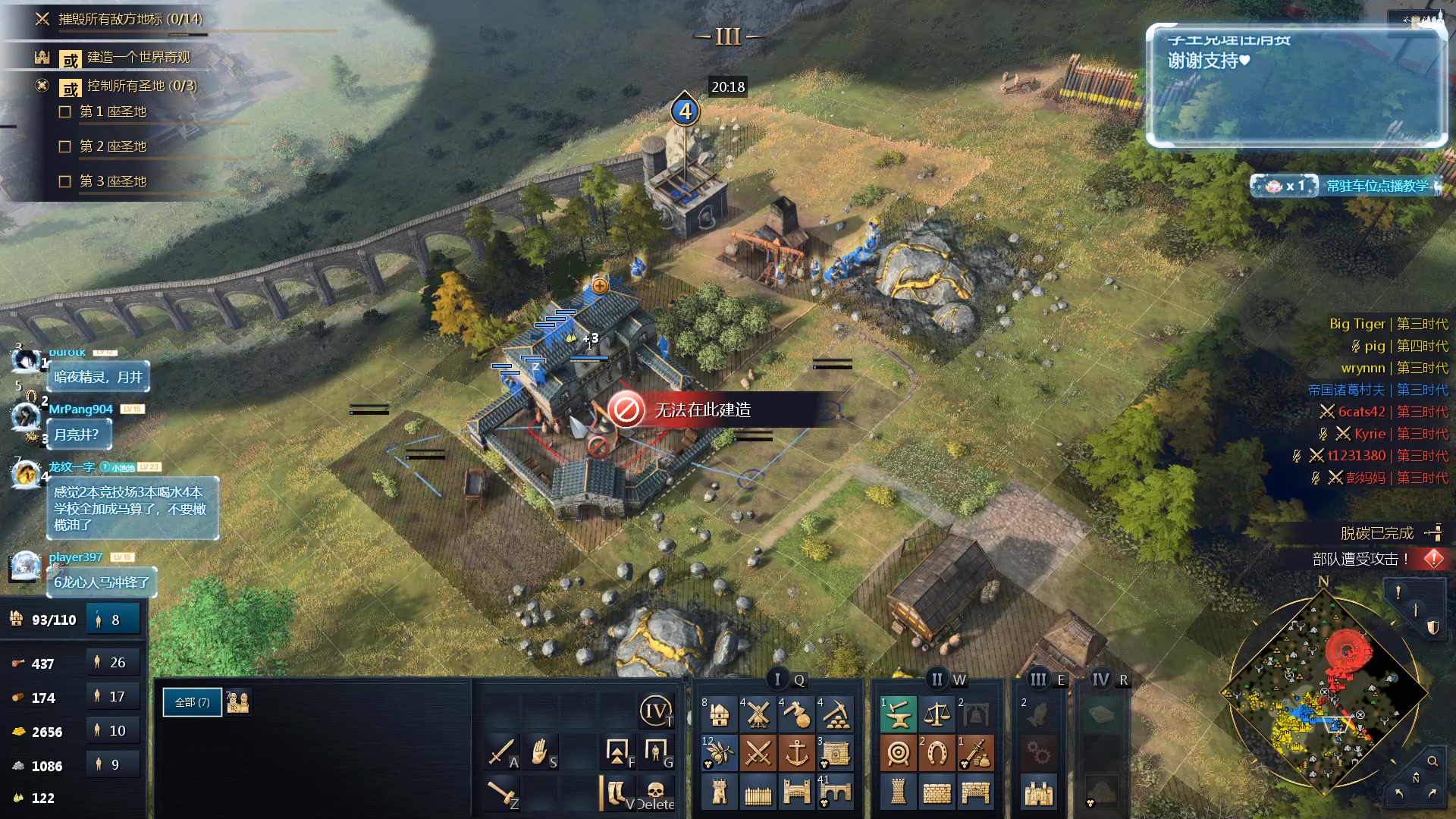Select the 全部 (7) unit tab
This screenshot has height=819, width=1456.
(x=193, y=702)
